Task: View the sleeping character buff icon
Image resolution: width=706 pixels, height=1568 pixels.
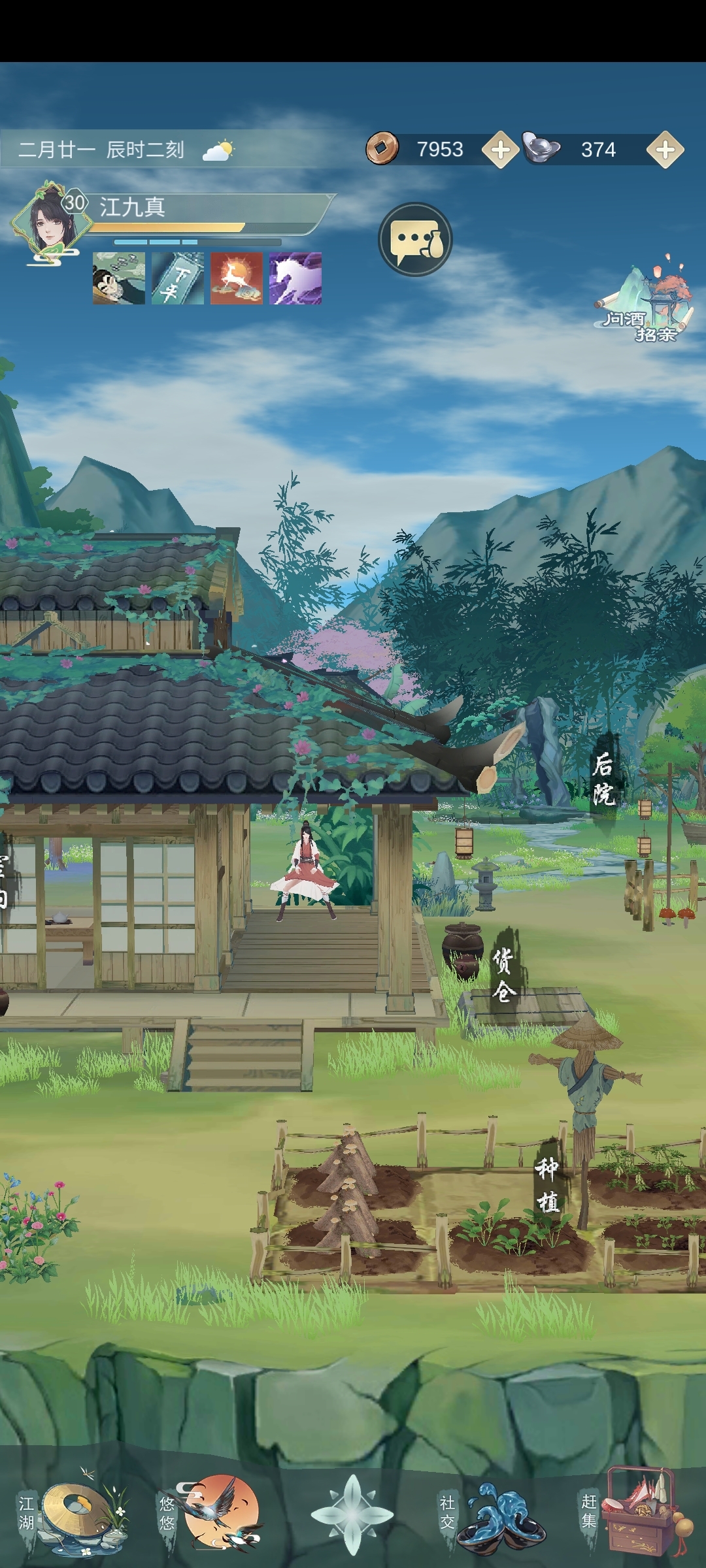Action: click(119, 279)
